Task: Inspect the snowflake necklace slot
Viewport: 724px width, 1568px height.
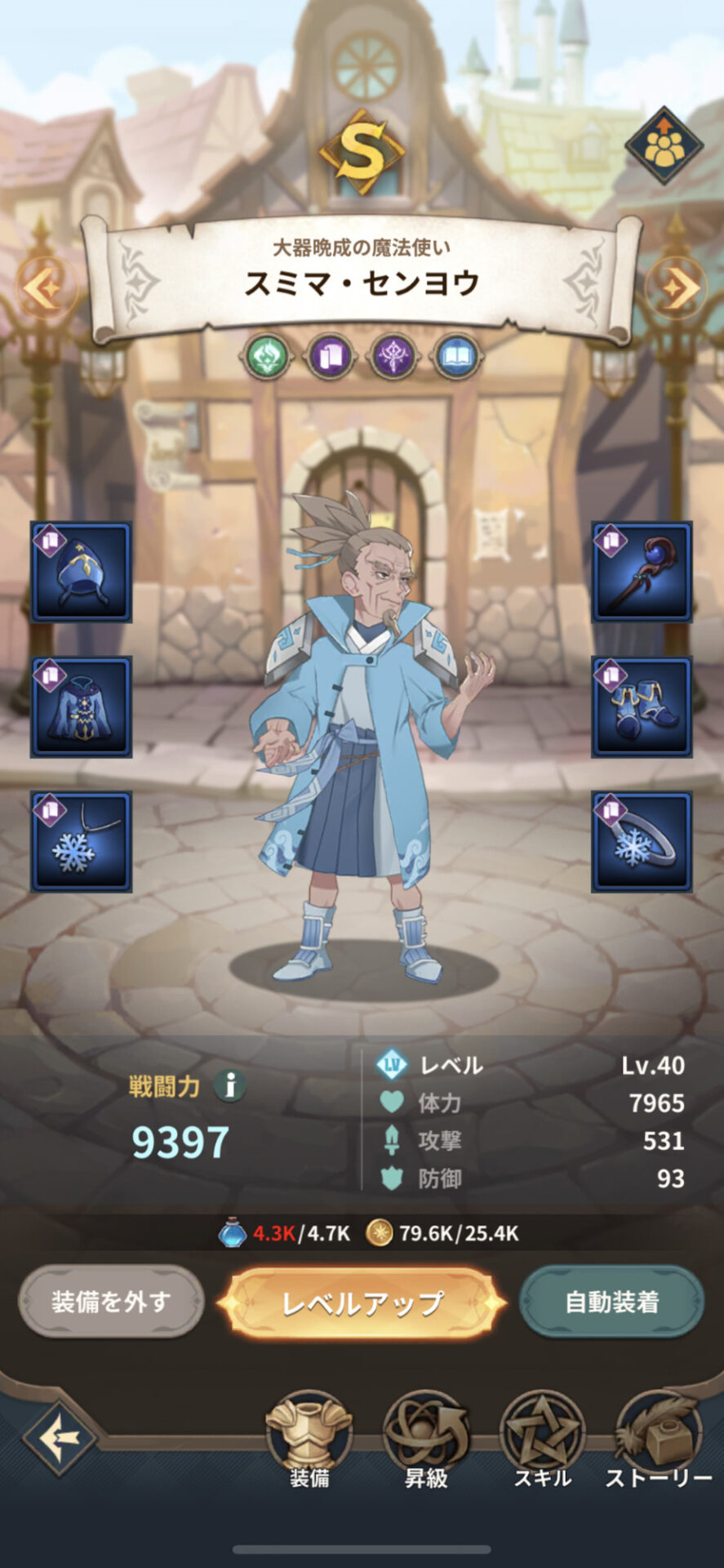Action: [82, 841]
